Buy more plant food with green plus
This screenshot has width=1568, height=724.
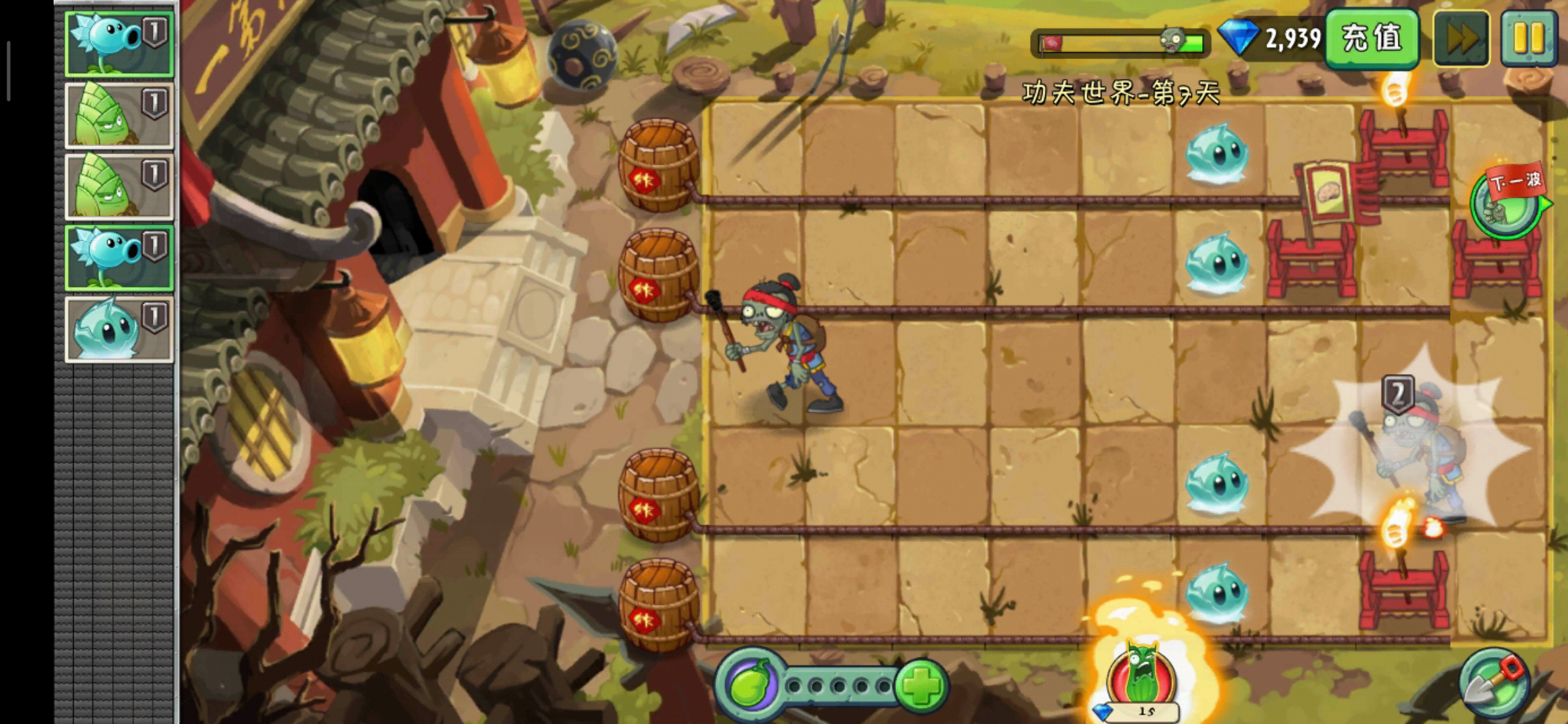(921, 686)
